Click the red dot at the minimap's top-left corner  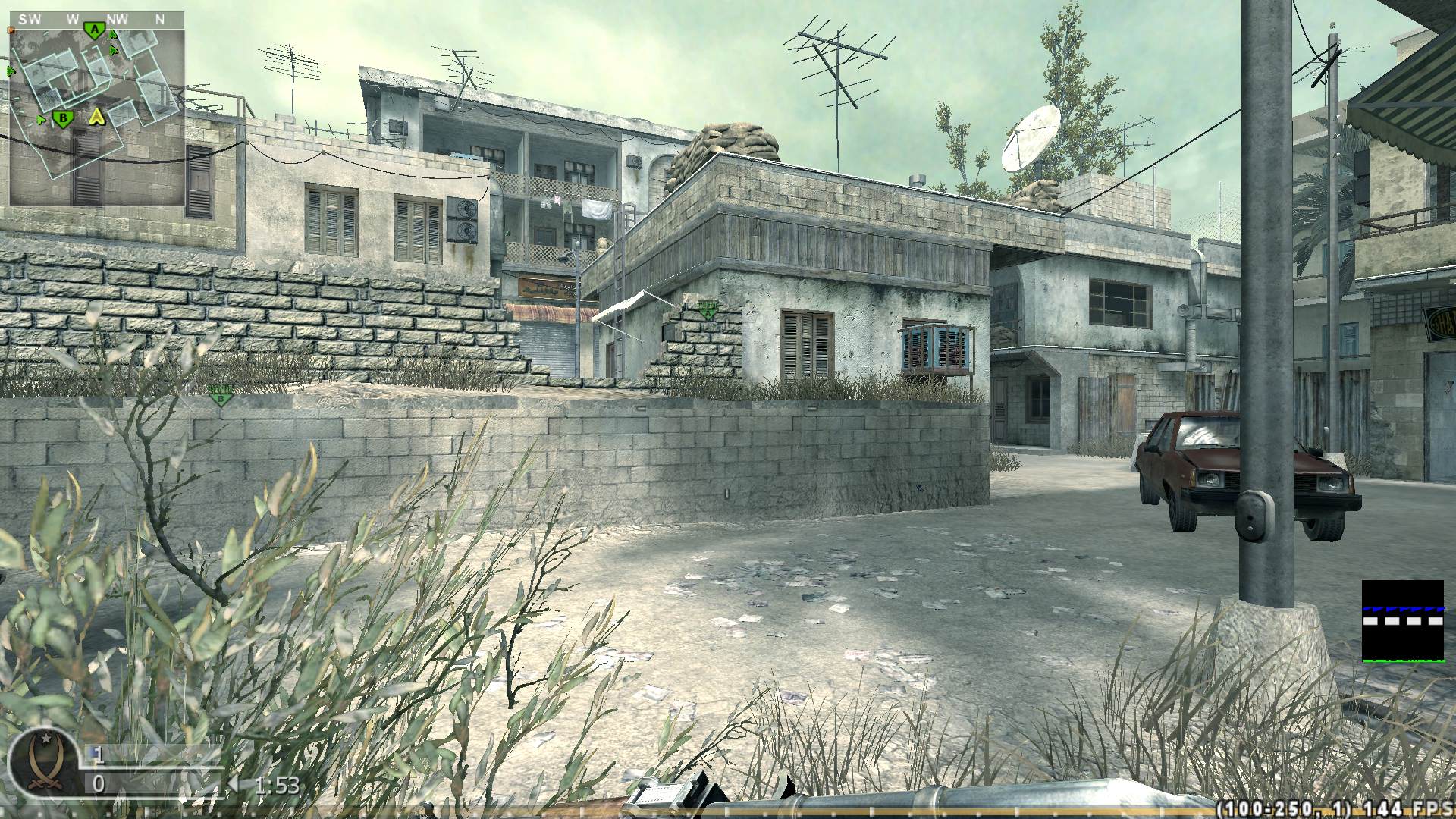pyautogui.click(x=11, y=30)
